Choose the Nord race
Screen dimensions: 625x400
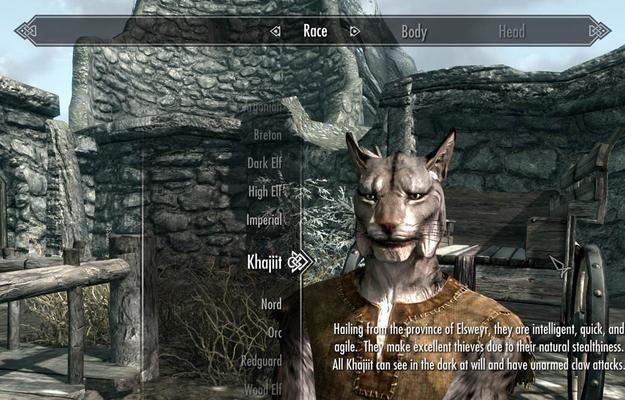(x=270, y=304)
